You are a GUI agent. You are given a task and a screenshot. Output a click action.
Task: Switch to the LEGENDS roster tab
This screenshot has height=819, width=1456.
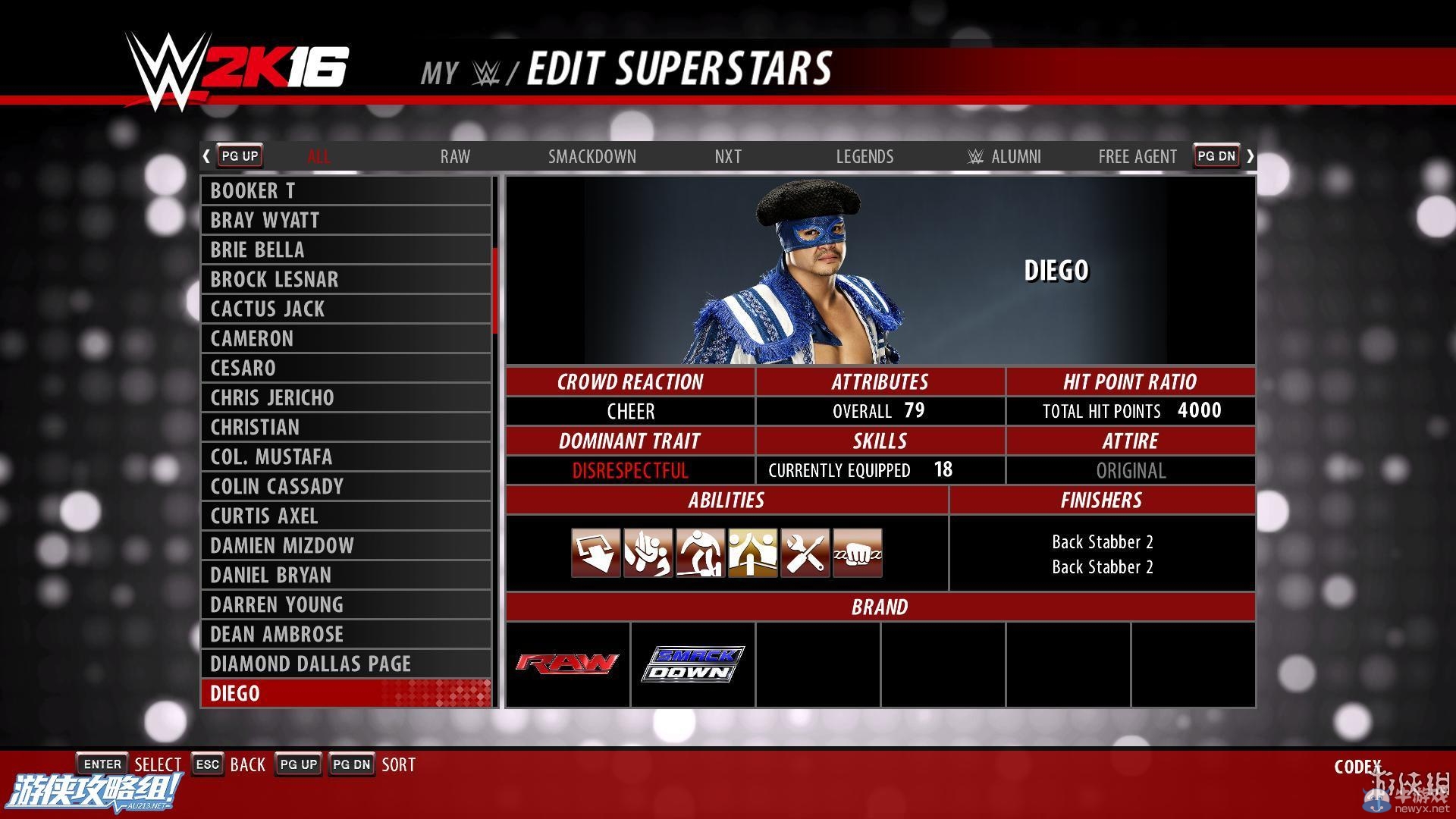(864, 156)
